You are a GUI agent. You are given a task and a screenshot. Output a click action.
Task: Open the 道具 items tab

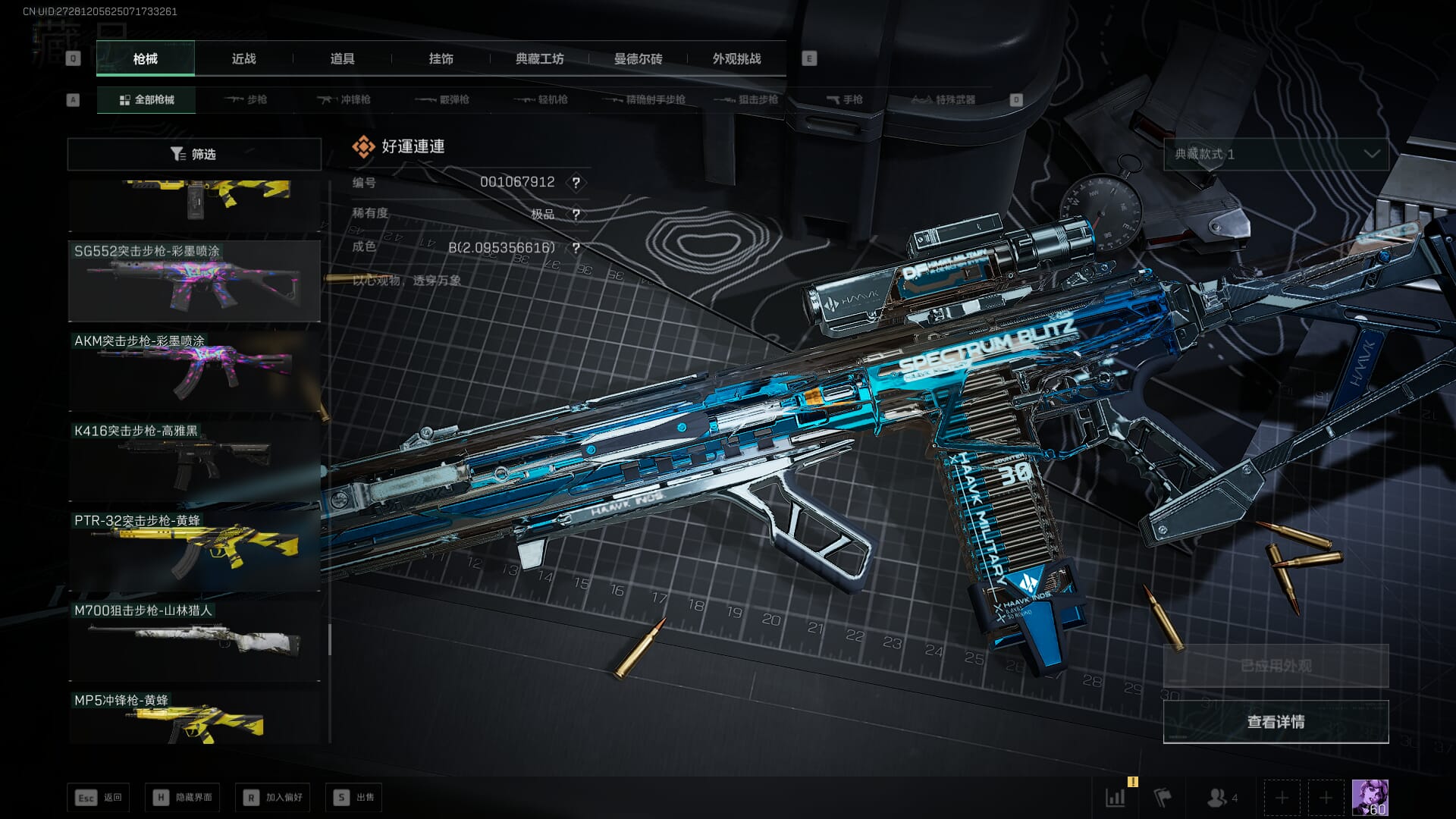coord(342,58)
